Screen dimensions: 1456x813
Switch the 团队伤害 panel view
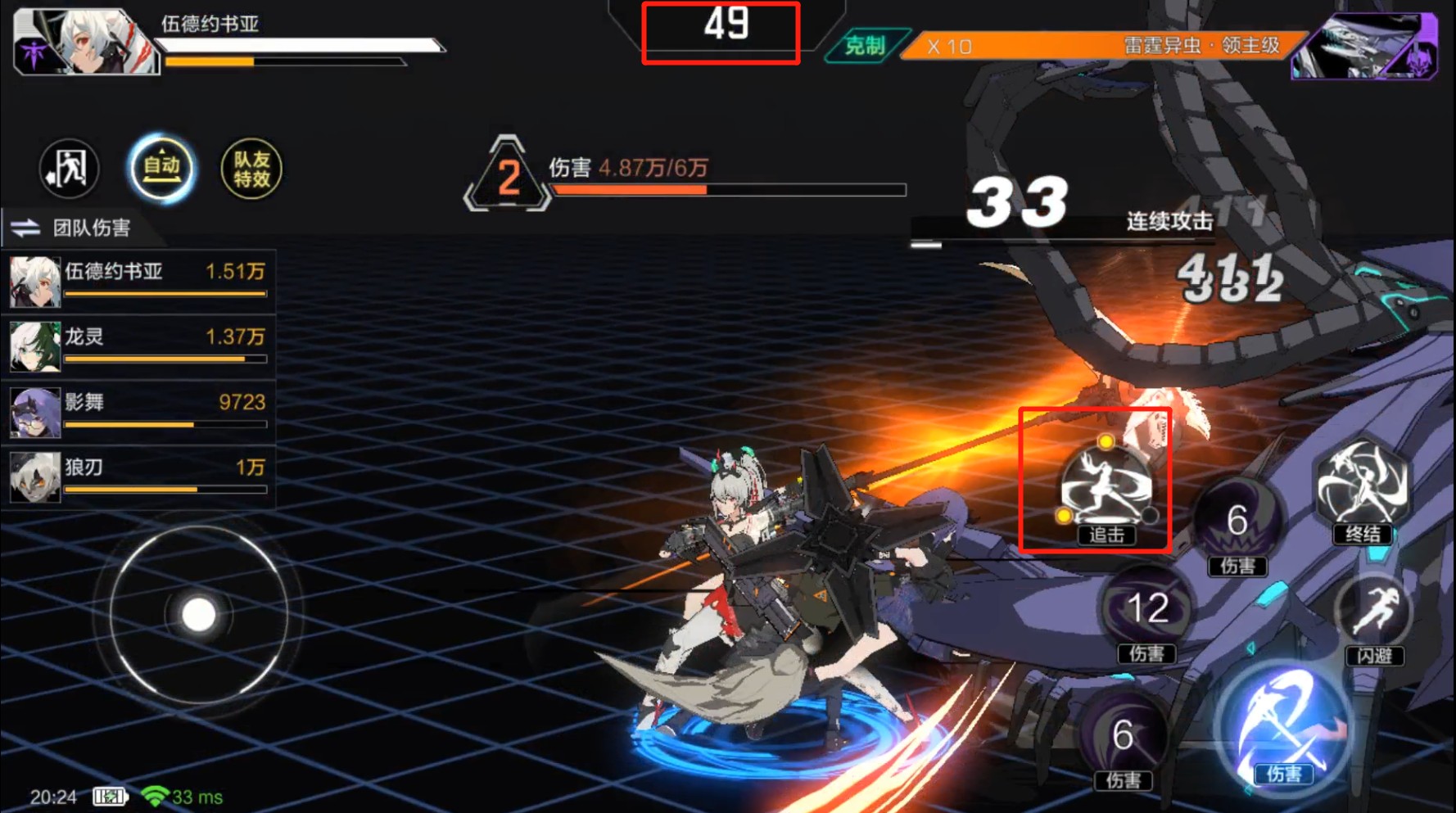[26, 228]
